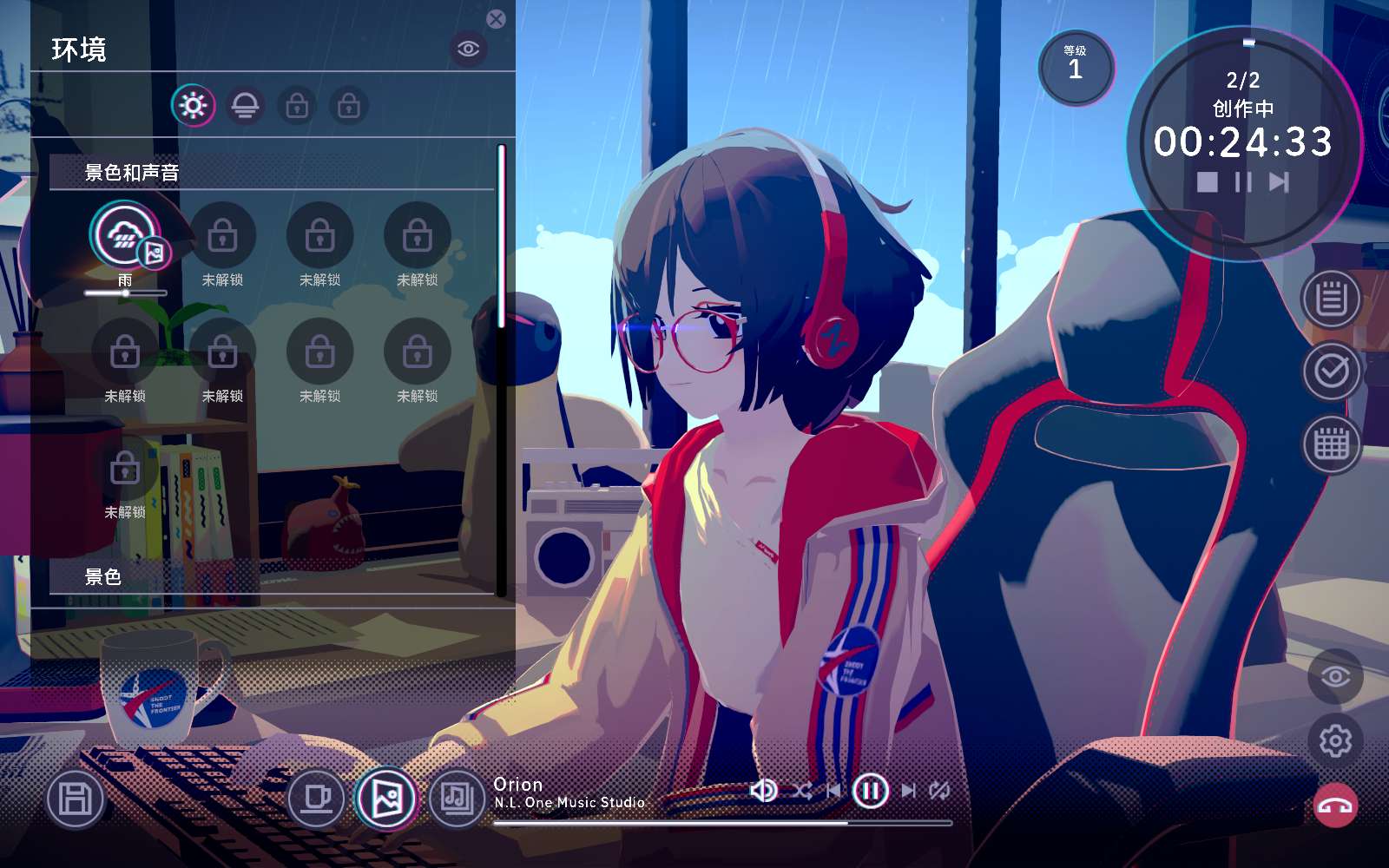Adjust the rain volume slider
The image size is (1389, 868).
coord(126,293)
